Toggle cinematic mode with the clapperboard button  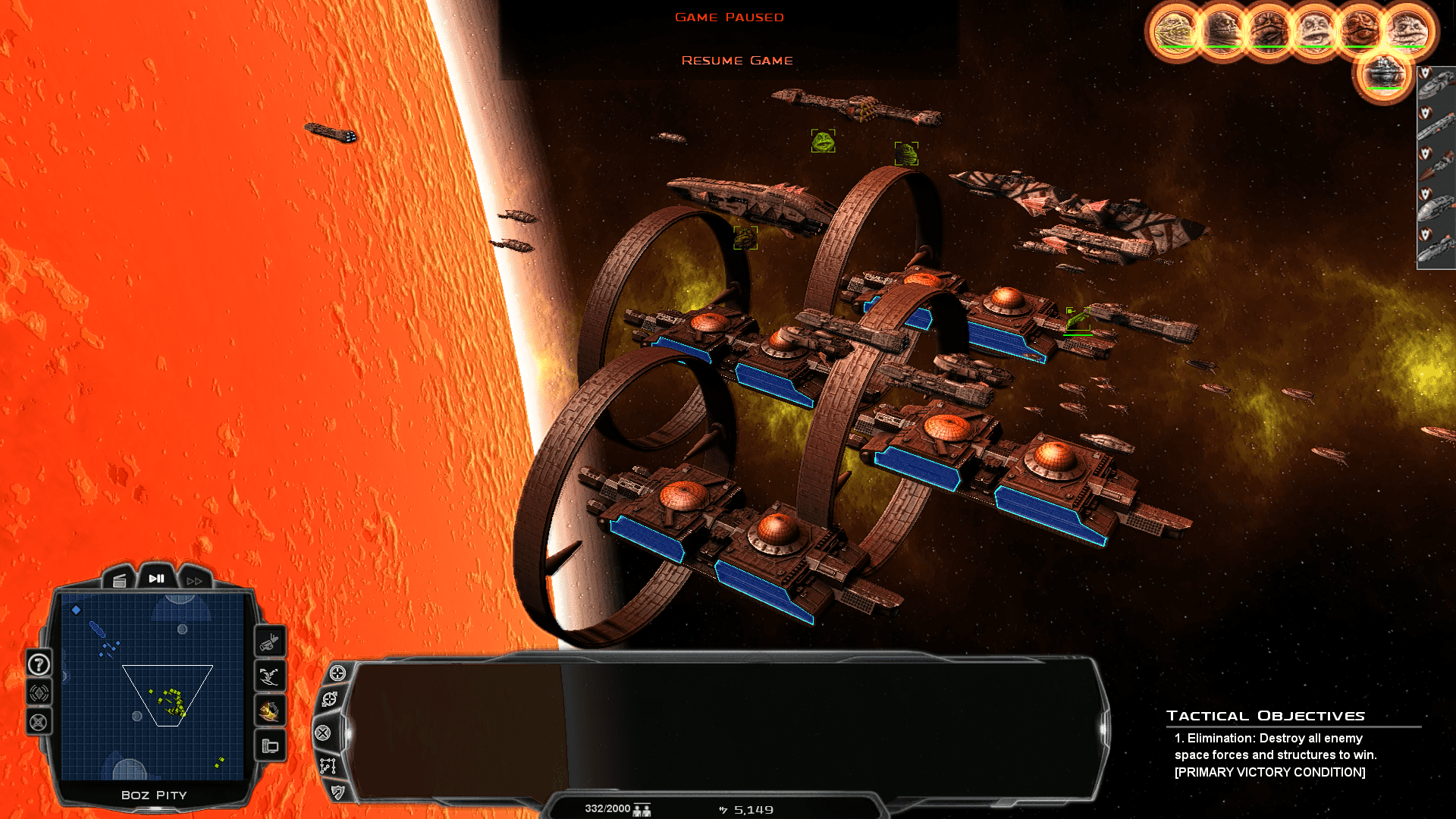pos(120,581)
